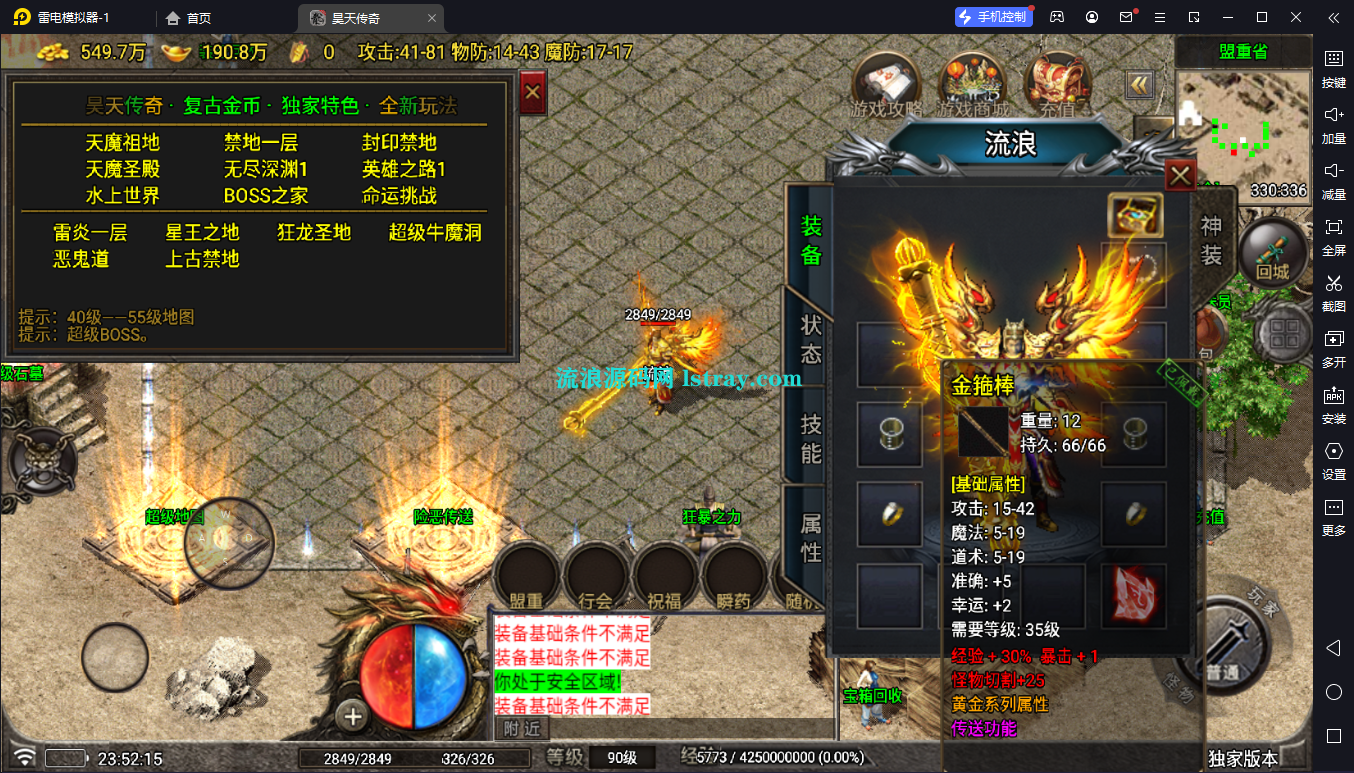
Task: Open the 游戏攻略 guide icon
Action: [x=885, y=82]
